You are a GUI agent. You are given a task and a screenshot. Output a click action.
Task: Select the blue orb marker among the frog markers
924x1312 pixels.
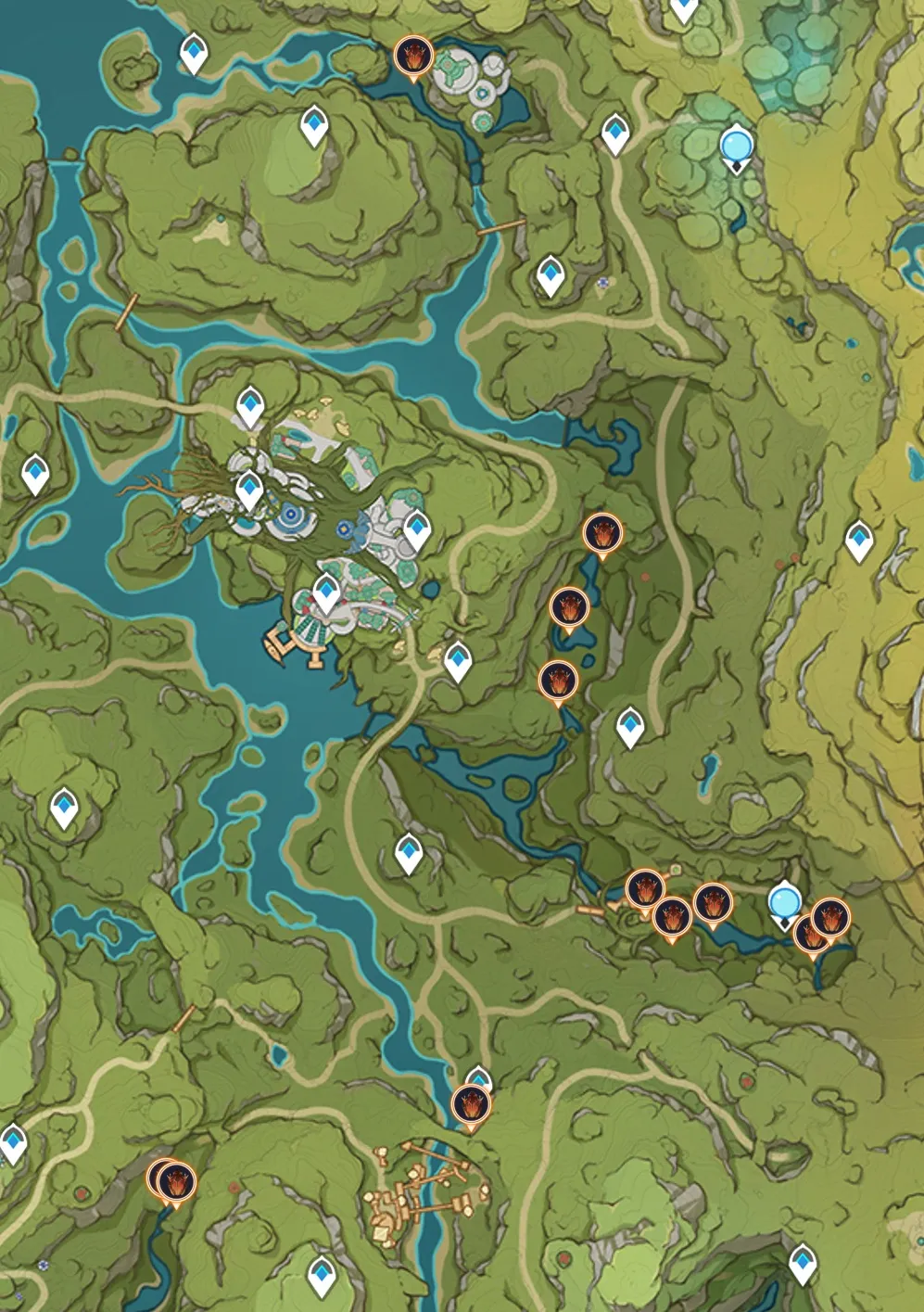click(785, 900)
